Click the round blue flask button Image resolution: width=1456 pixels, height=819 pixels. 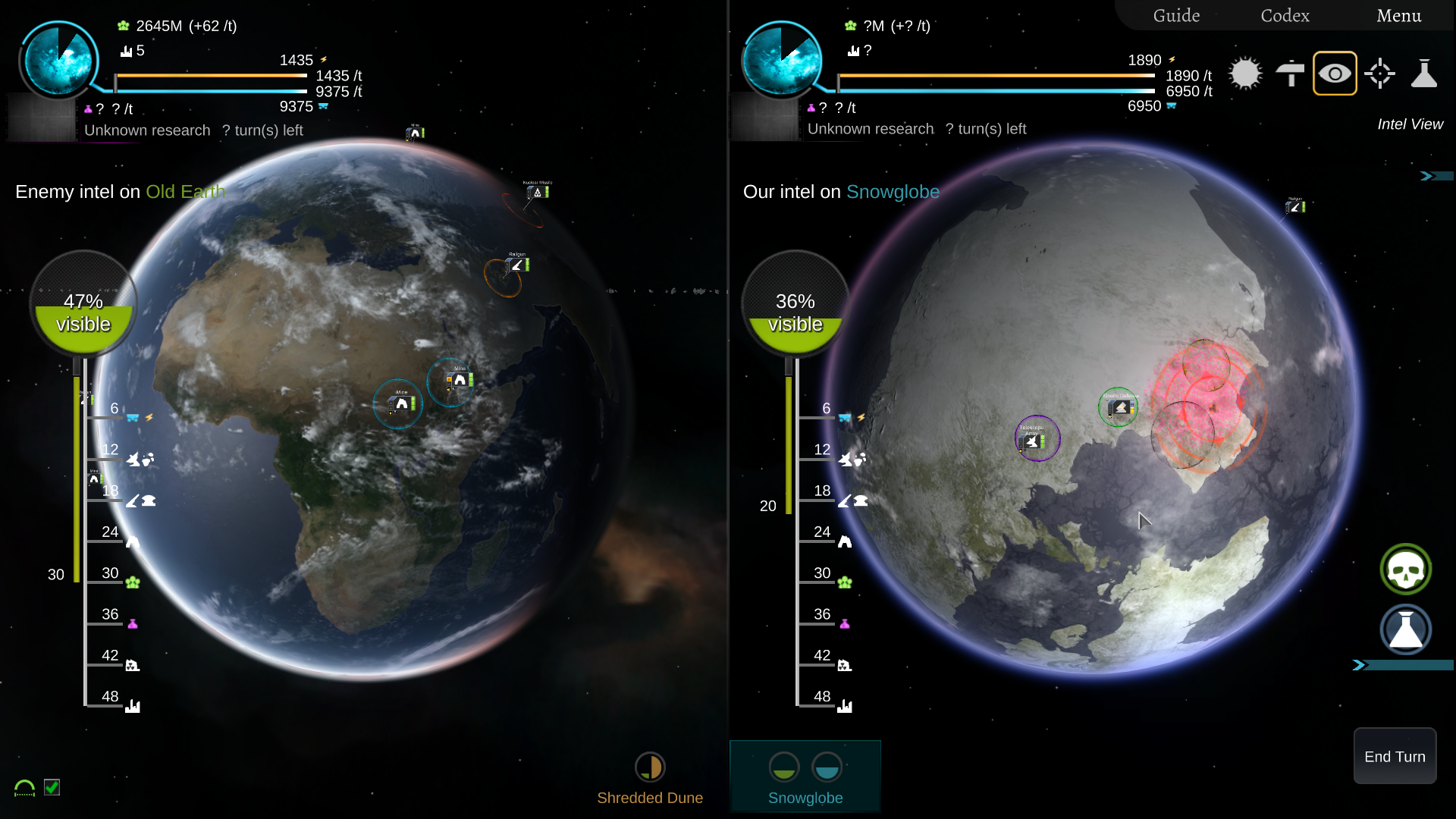[x=1405, y=630]
